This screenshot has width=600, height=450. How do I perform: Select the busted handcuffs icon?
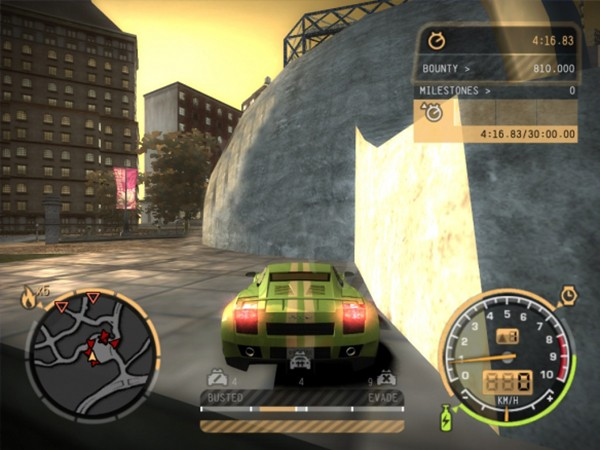tap(215, 378)
